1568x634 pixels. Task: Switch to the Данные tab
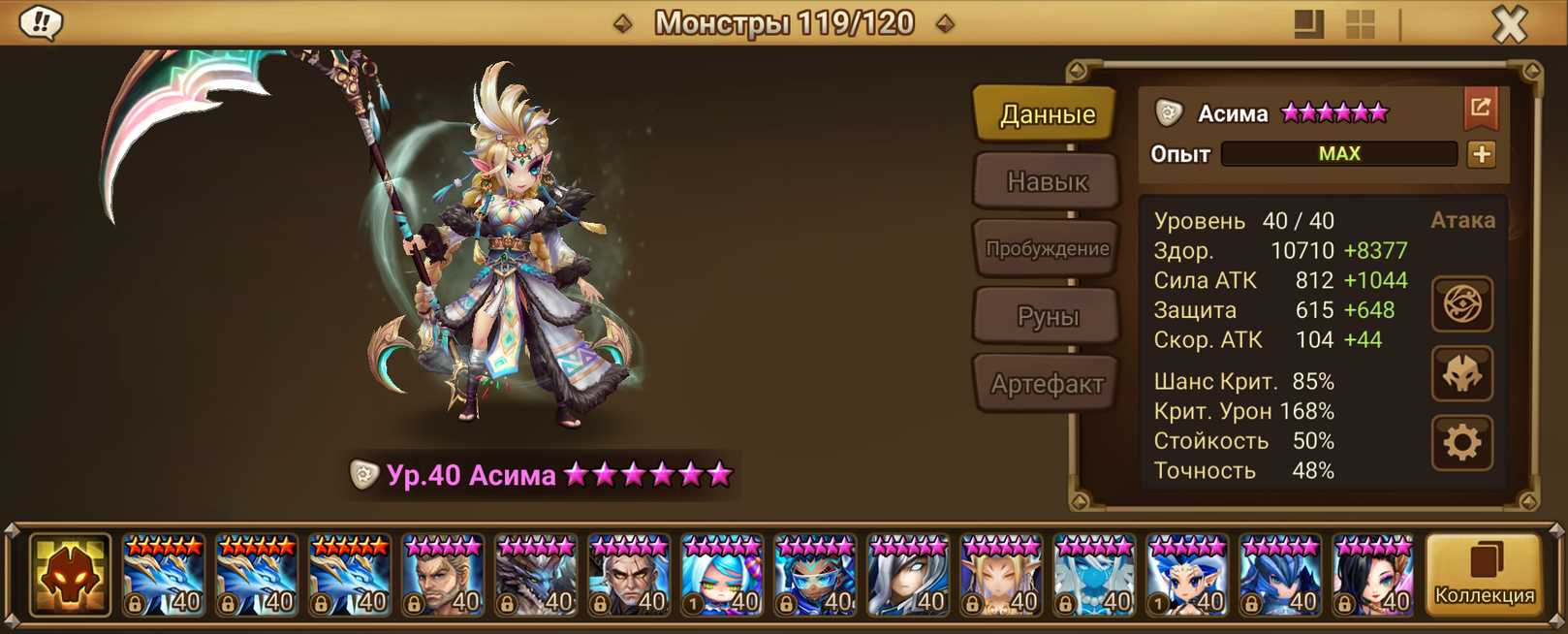click(x=1047, y=114)
